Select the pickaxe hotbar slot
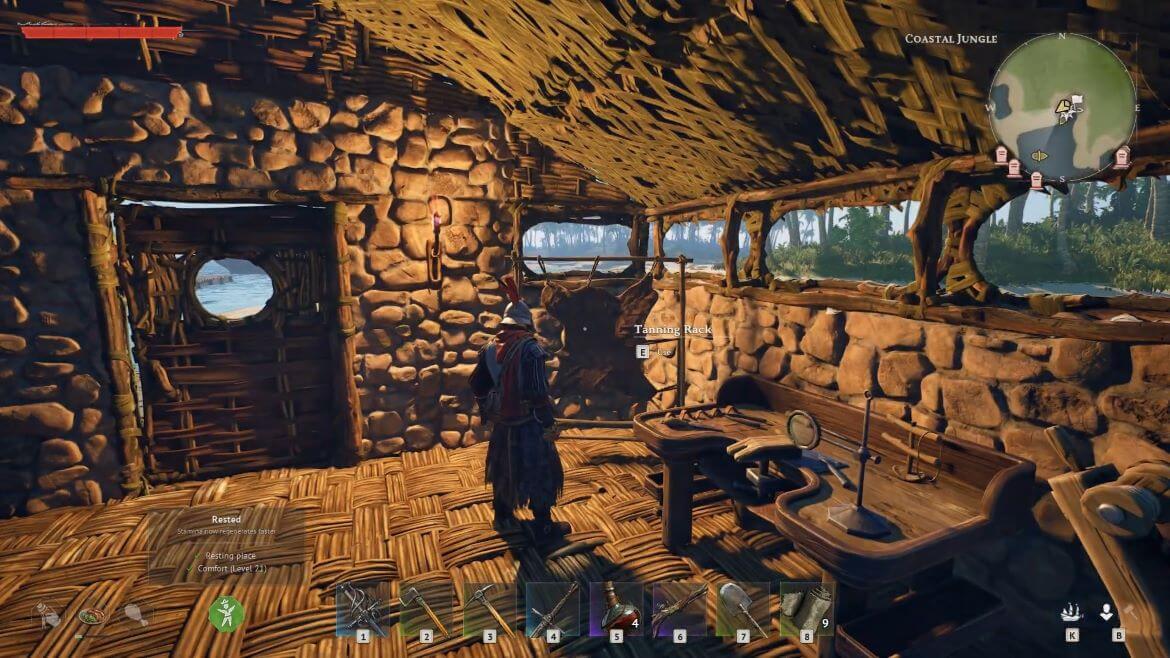The image size is (1170, 658). click(489, 608)
